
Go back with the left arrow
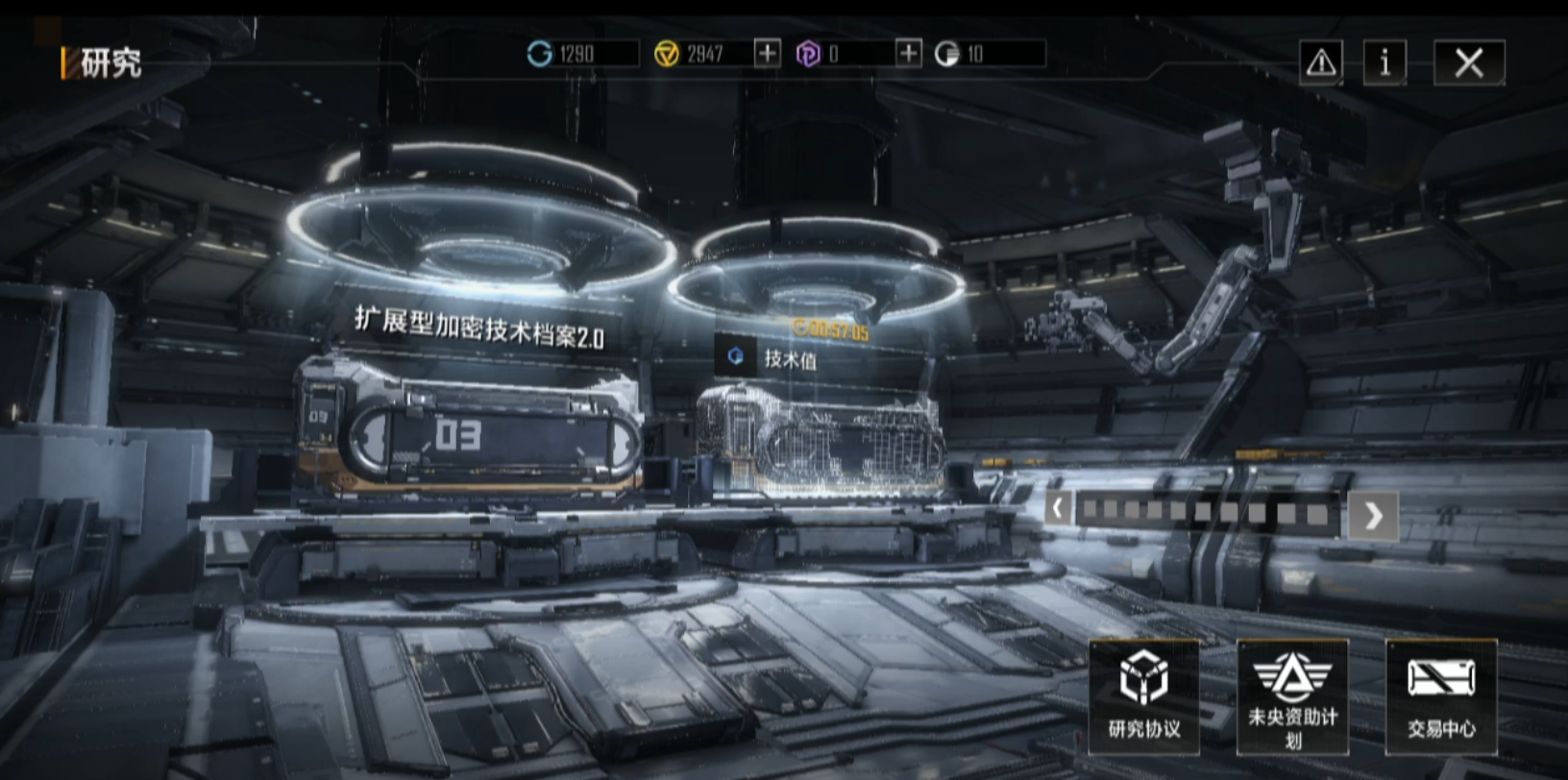[1059, 508]
